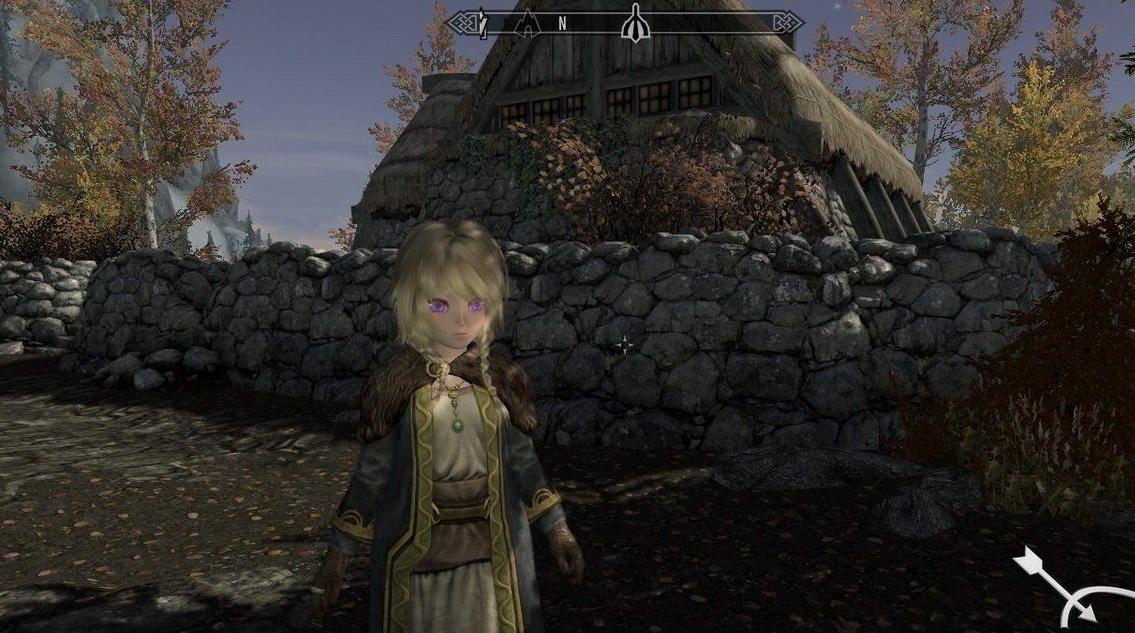Image resolution: width=1135 pixels, height=633 pixels.
Task: Select the faded peaked location marker on compass
Action: tap(525, 24)
